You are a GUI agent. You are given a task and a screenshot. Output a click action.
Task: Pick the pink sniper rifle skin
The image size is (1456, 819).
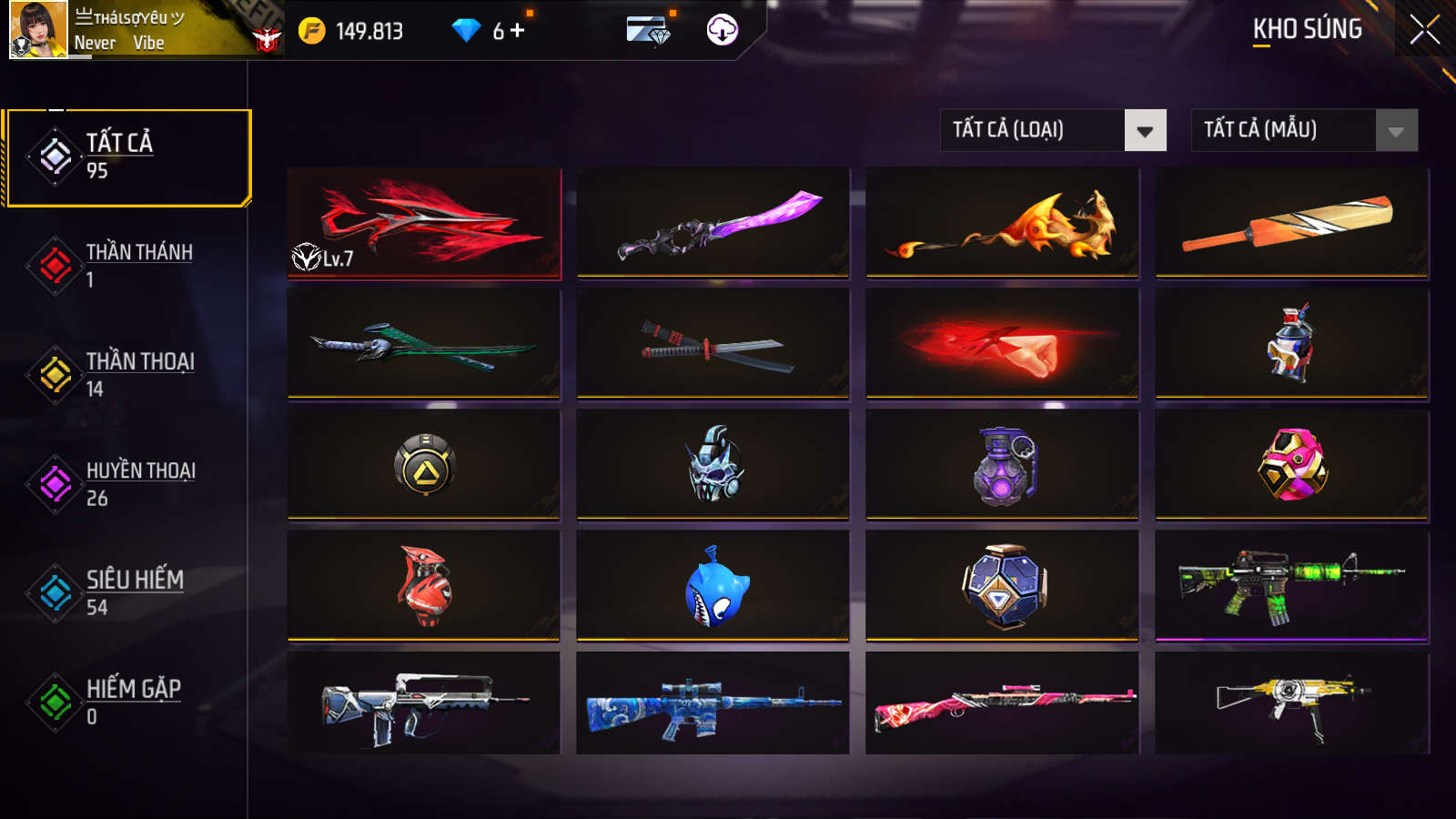[x=1002, y=703]
